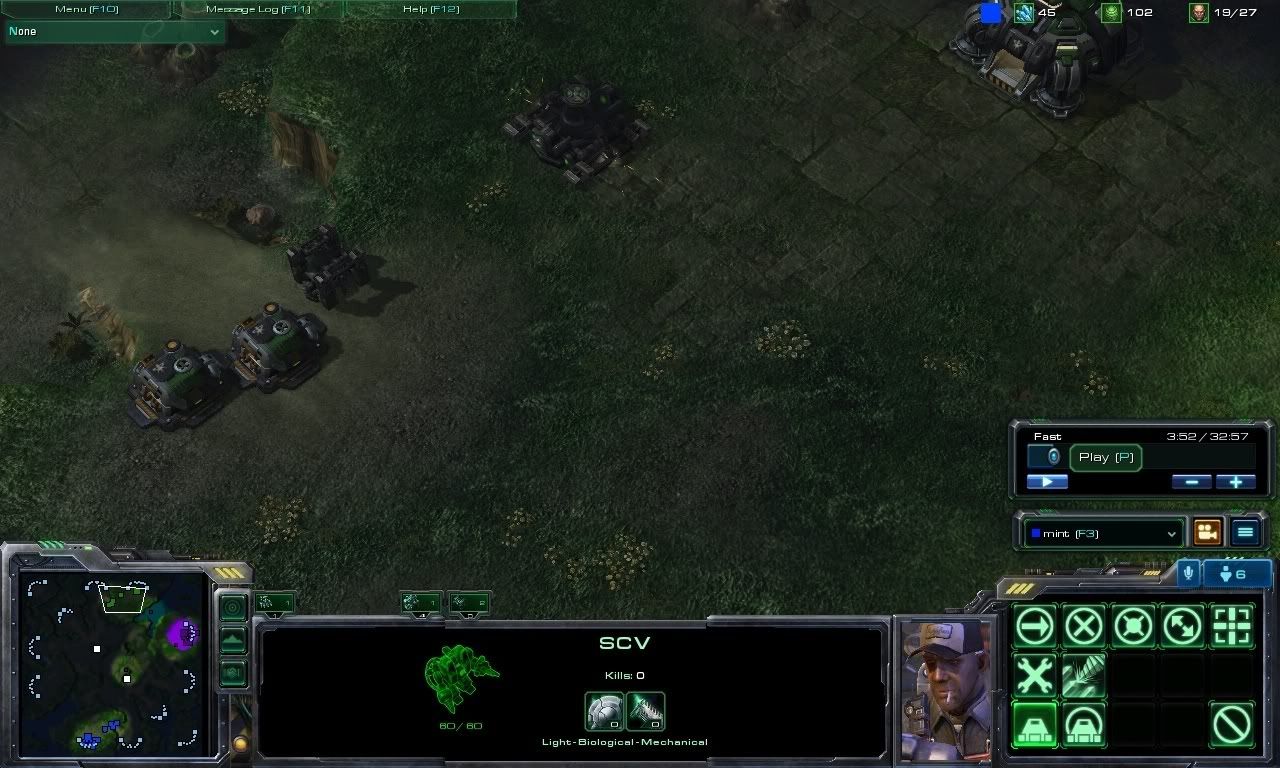The width and height of the screenshot is (1280, 768).
Task: Click the blue play arrow button
Action: point(1047,482)
